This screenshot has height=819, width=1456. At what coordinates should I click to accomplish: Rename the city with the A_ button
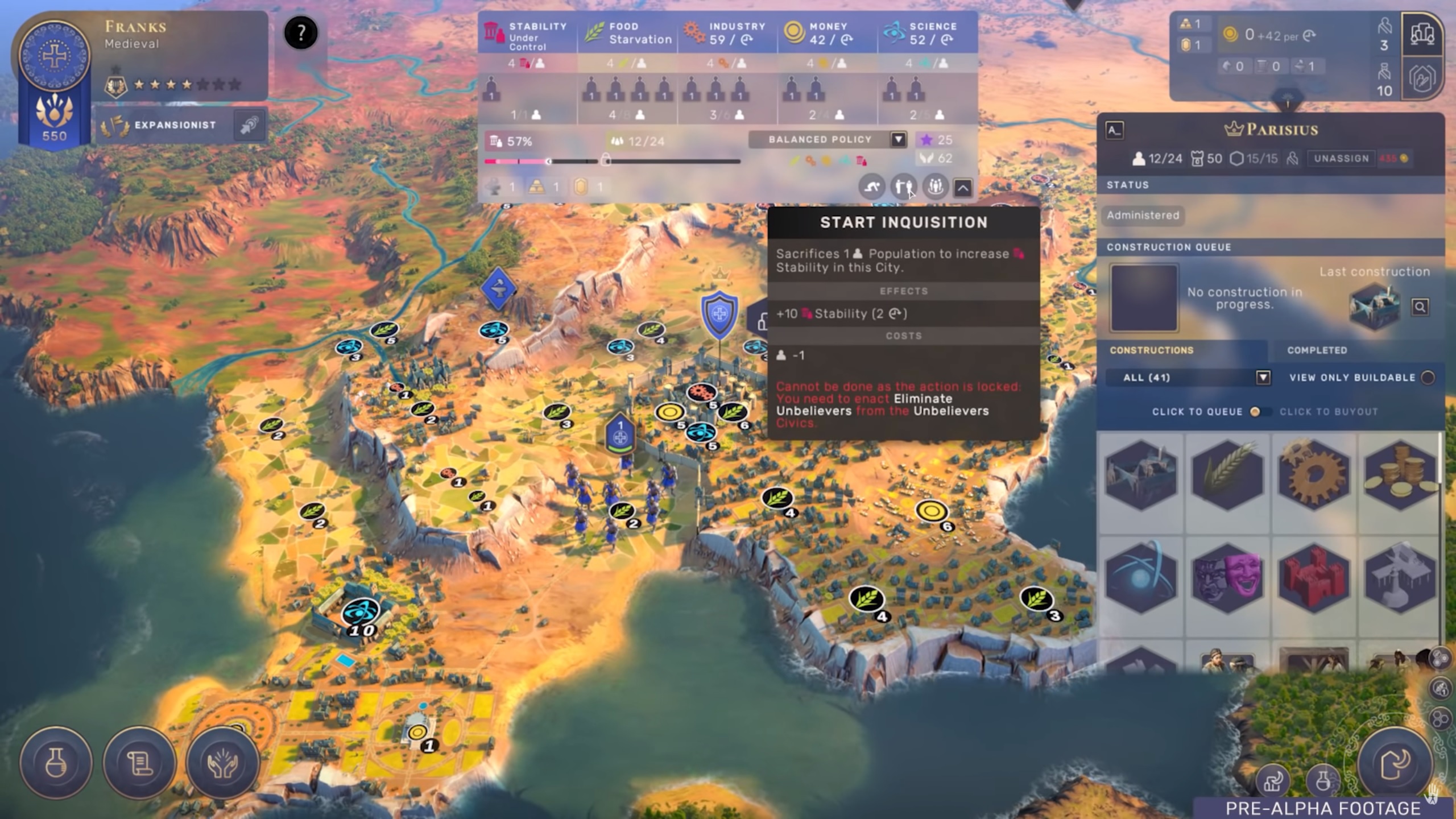pos(1114,130)
